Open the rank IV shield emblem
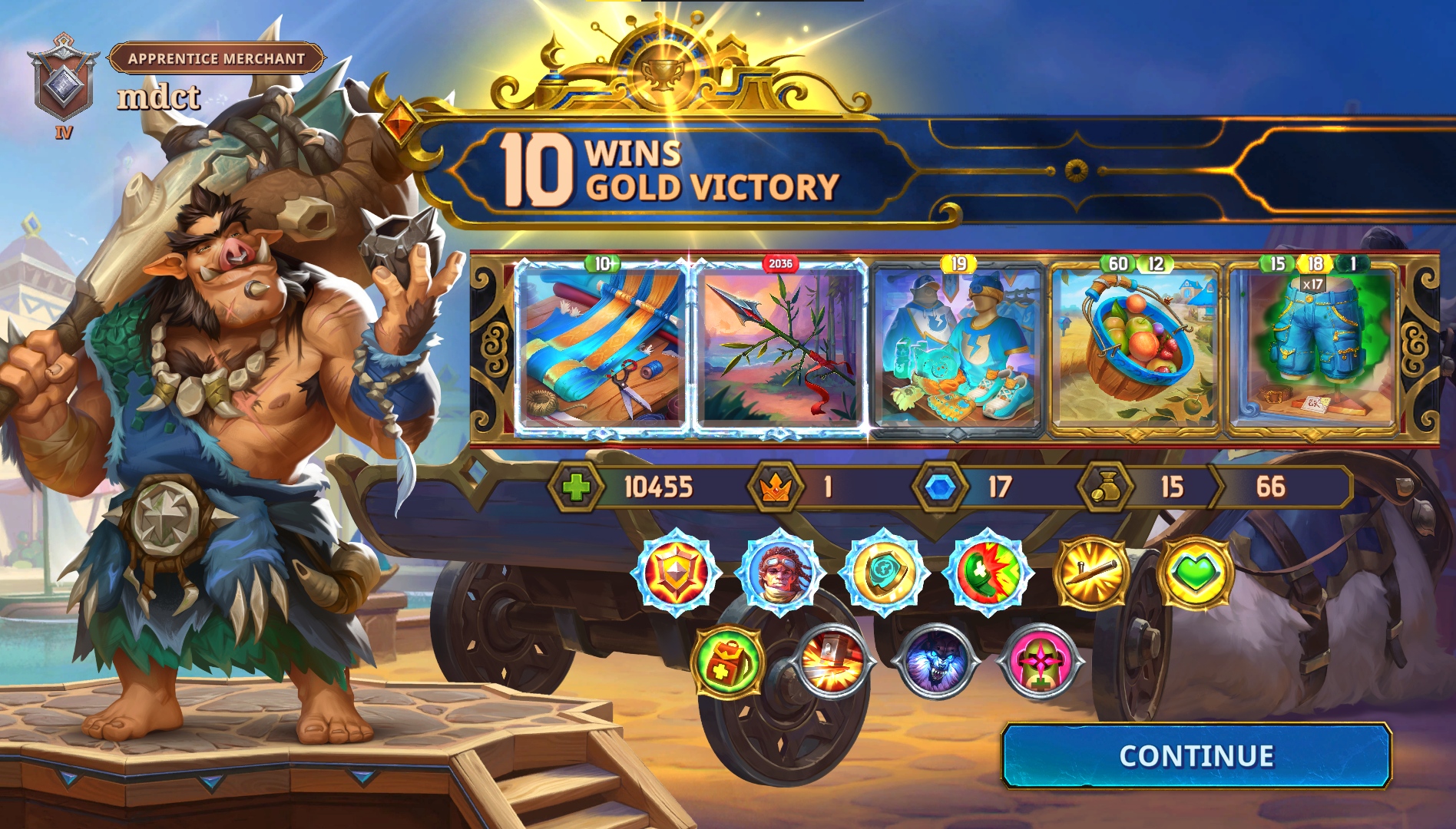1456x829 pixels. point(61,84)
